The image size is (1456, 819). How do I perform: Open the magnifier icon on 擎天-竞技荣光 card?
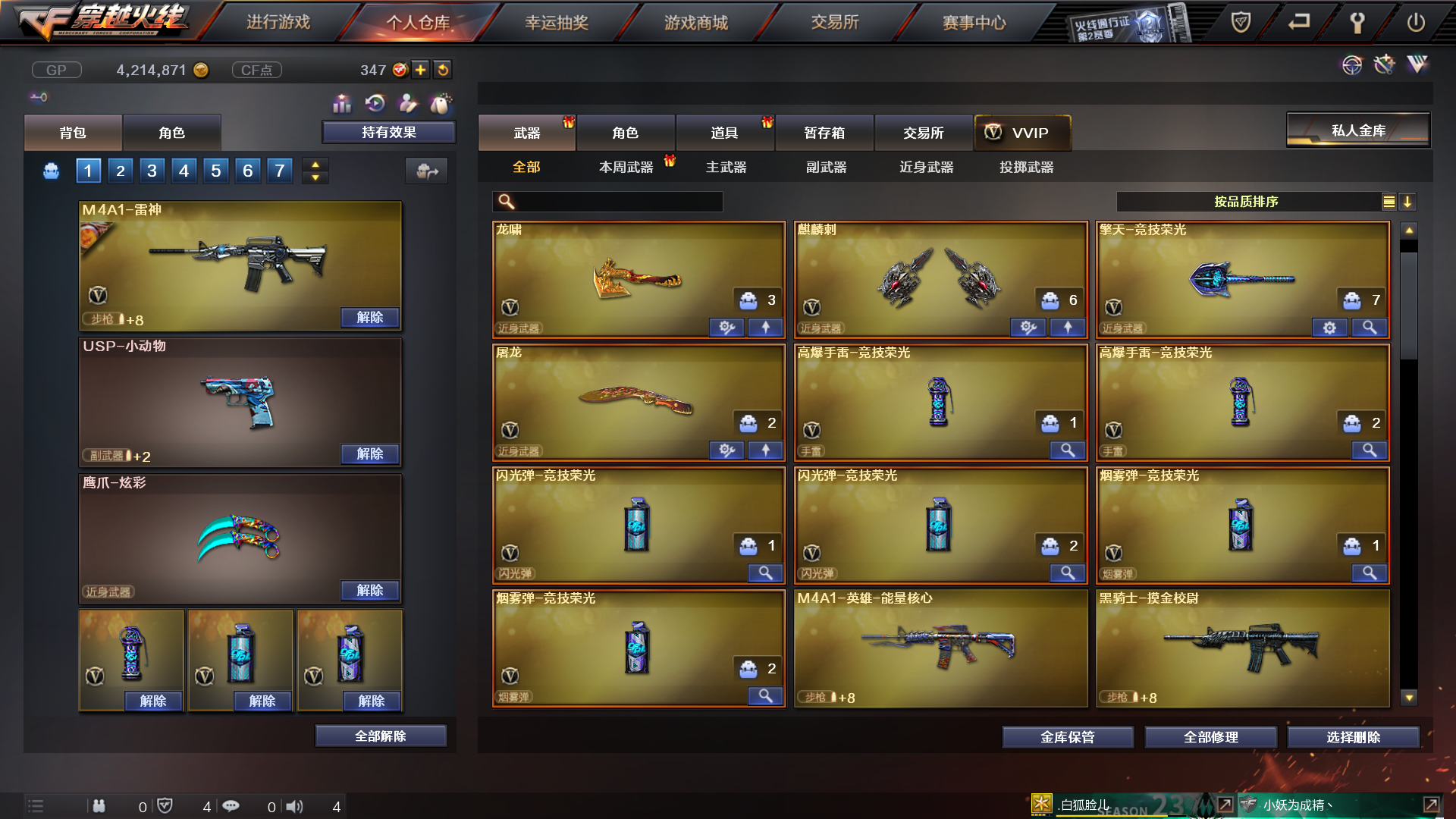(1370, 328)
